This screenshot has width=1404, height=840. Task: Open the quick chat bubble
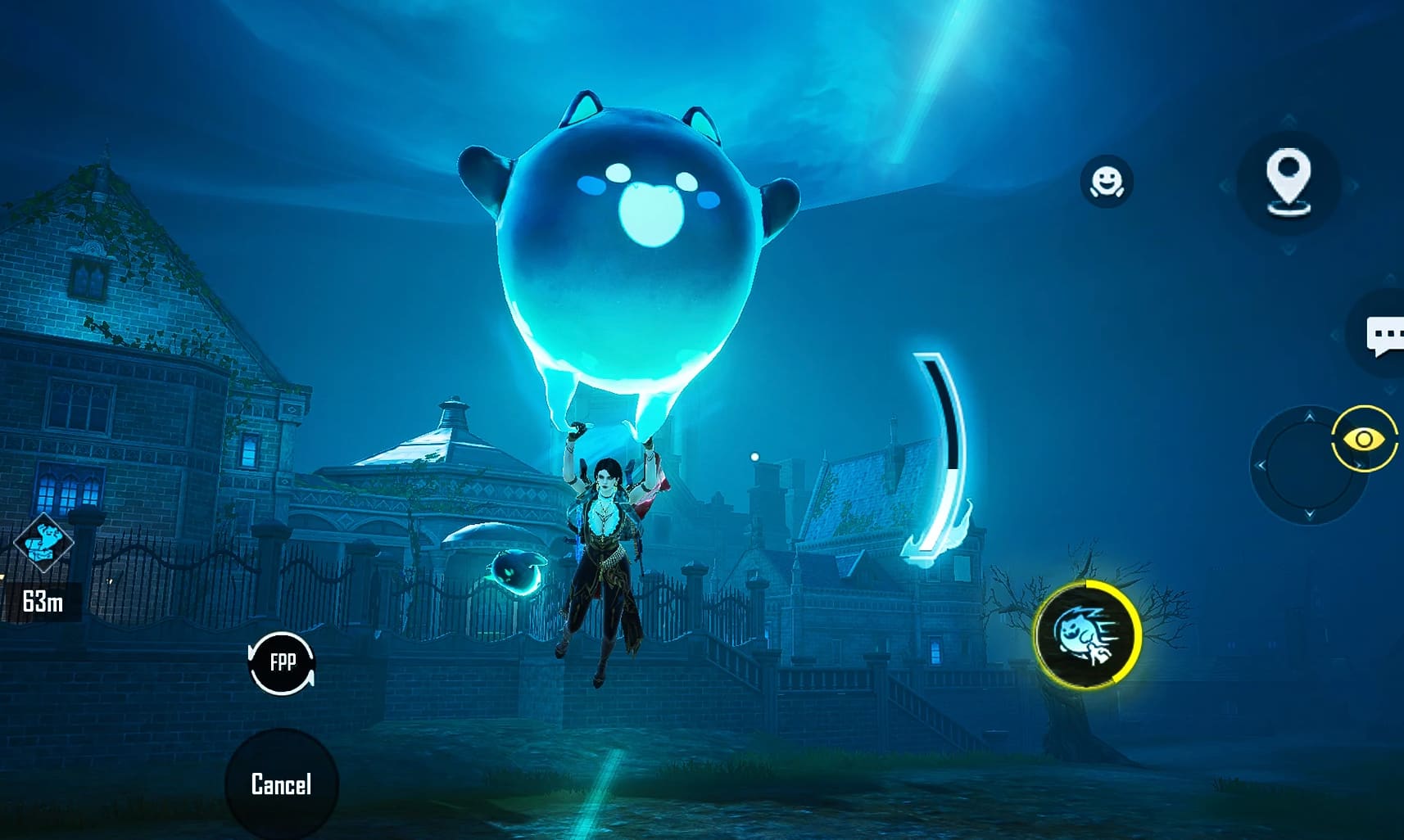tap(1384, 336)
